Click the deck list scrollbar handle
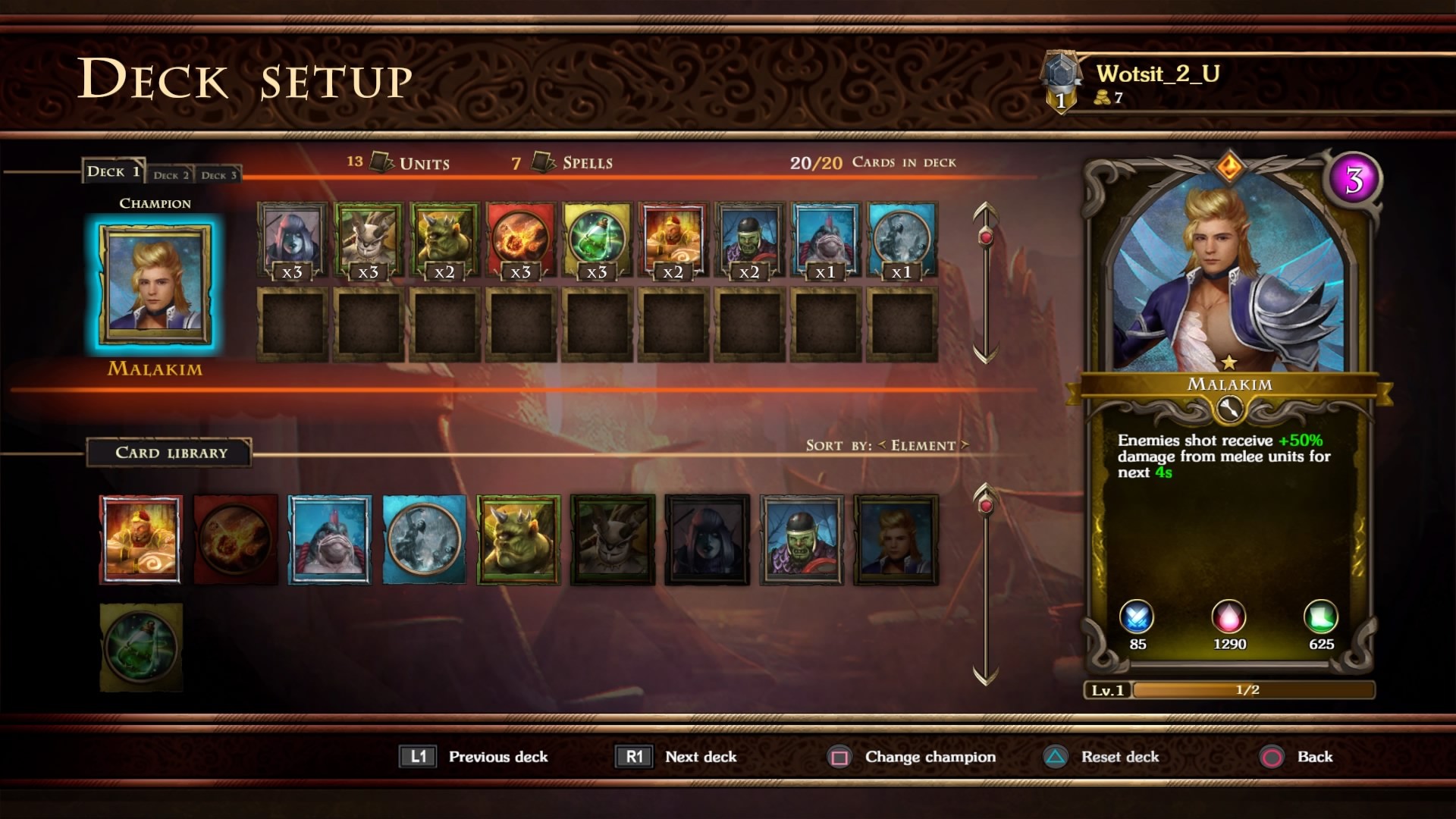 click(x=986, y=237)
